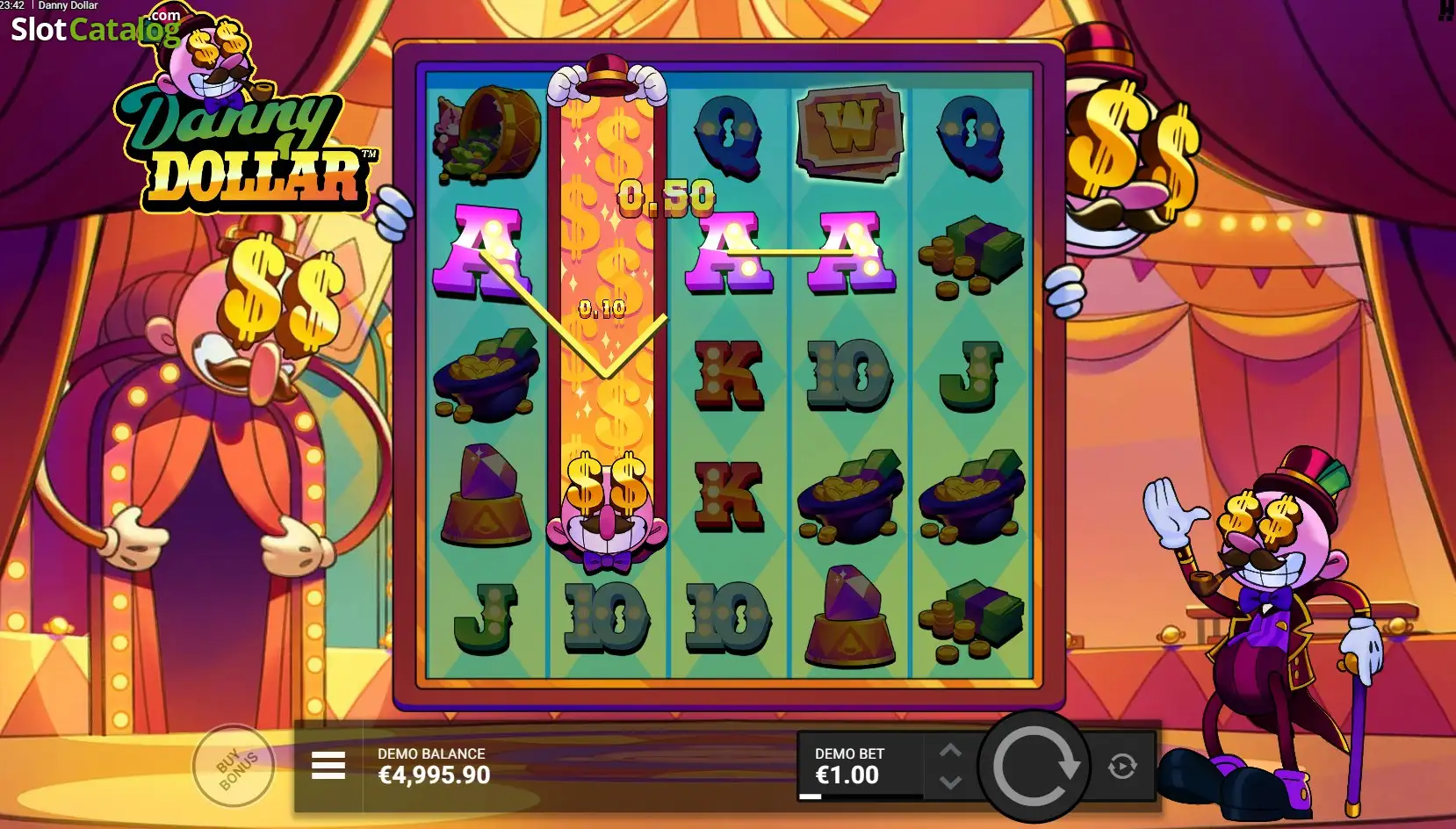Screen dimensions: 1456x829
Task: Open the hamburger game menu
Action: [x=328, y=766]
